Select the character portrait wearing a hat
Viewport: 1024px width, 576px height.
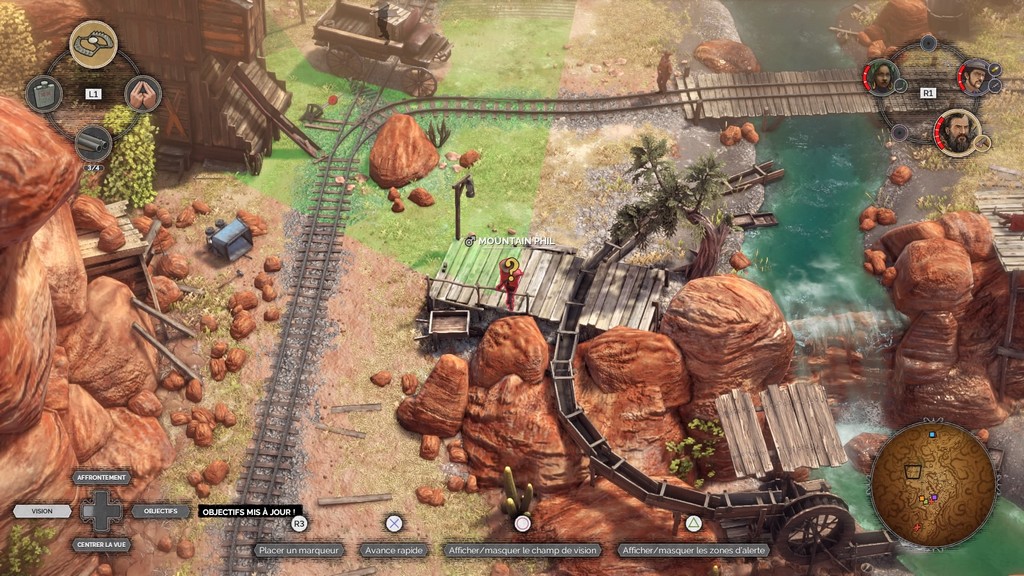[975, 76]
